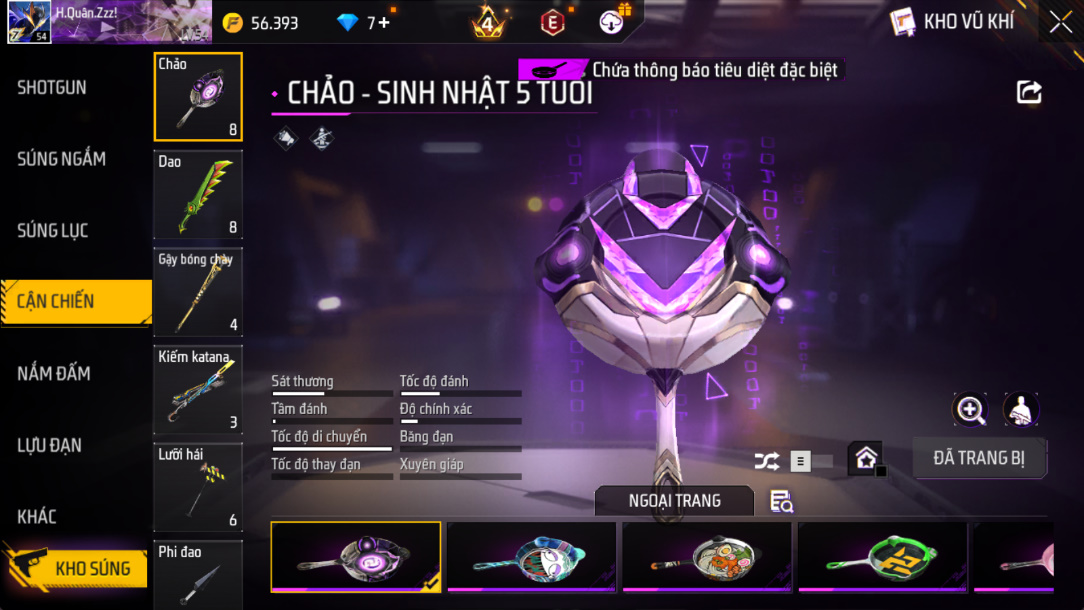Switch to the Súng Ngắm category

61,159
